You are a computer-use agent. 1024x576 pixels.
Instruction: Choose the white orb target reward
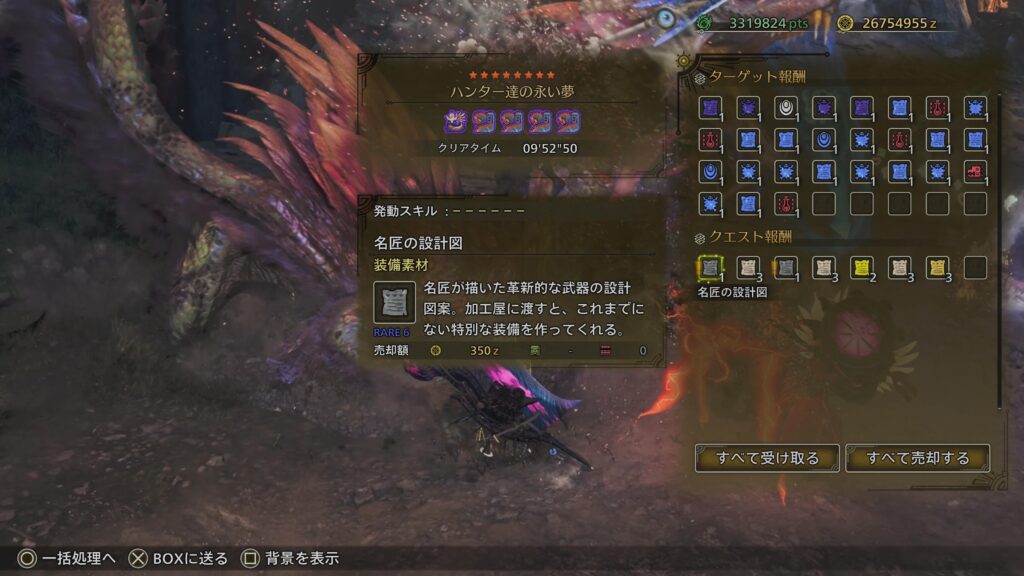point(785,107)
